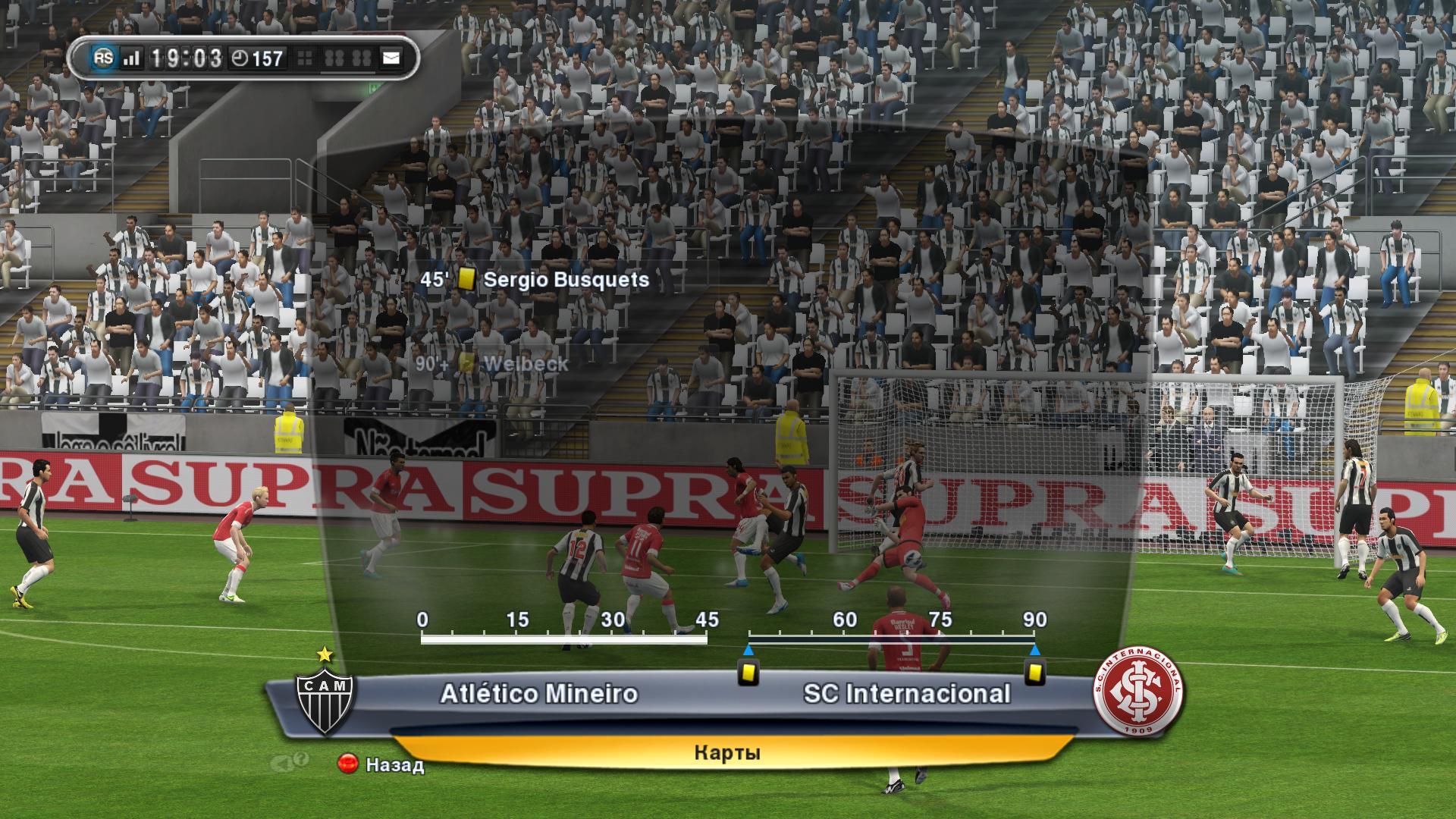Select the faded Welbeck 90'+ card entry
This screenshot has width=1456, height=819.
[x=492, y=364]
